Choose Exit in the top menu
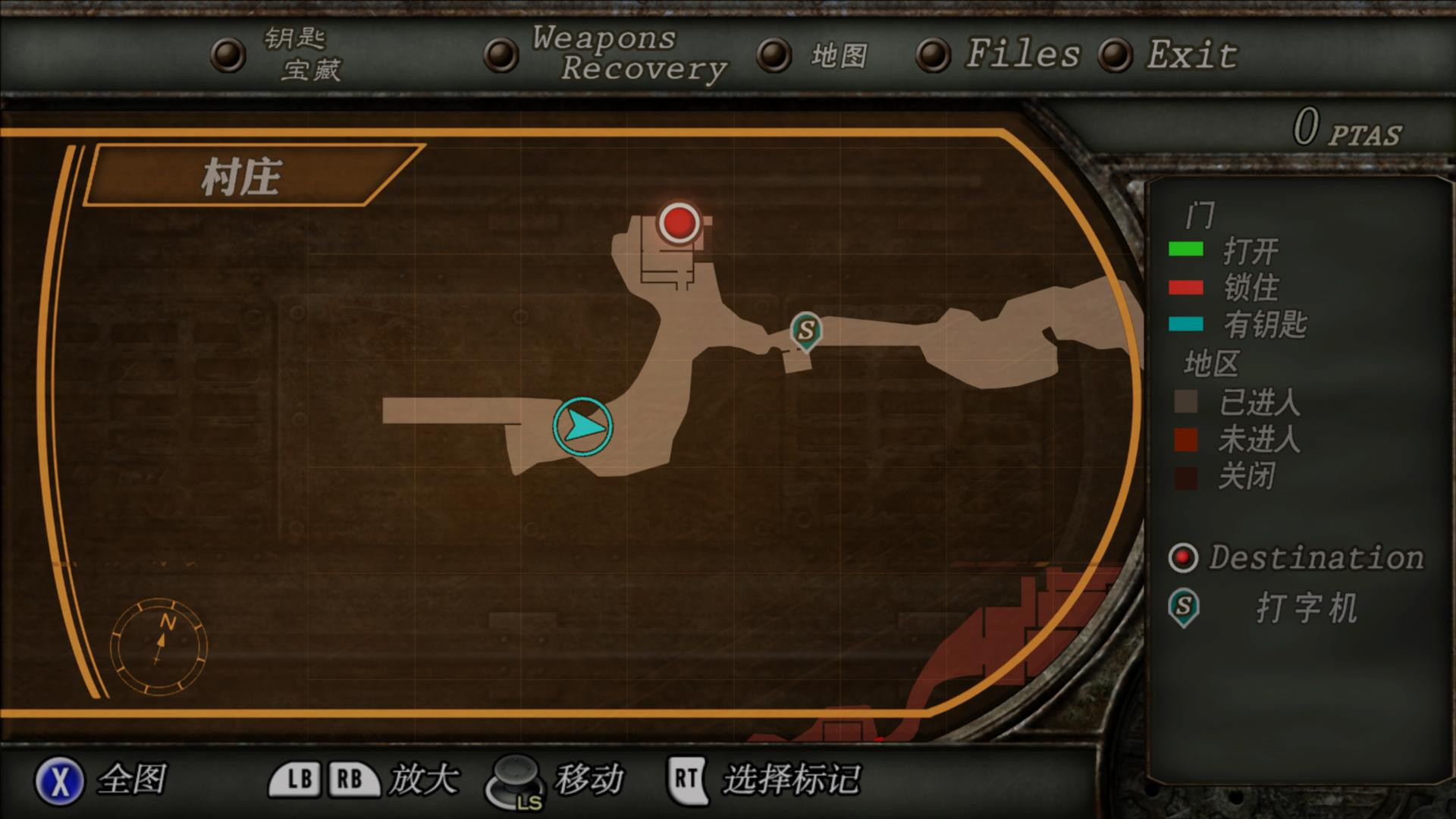Image resolution: width=1456 pixels, height=819 pixels. (x=1191, y=55)
